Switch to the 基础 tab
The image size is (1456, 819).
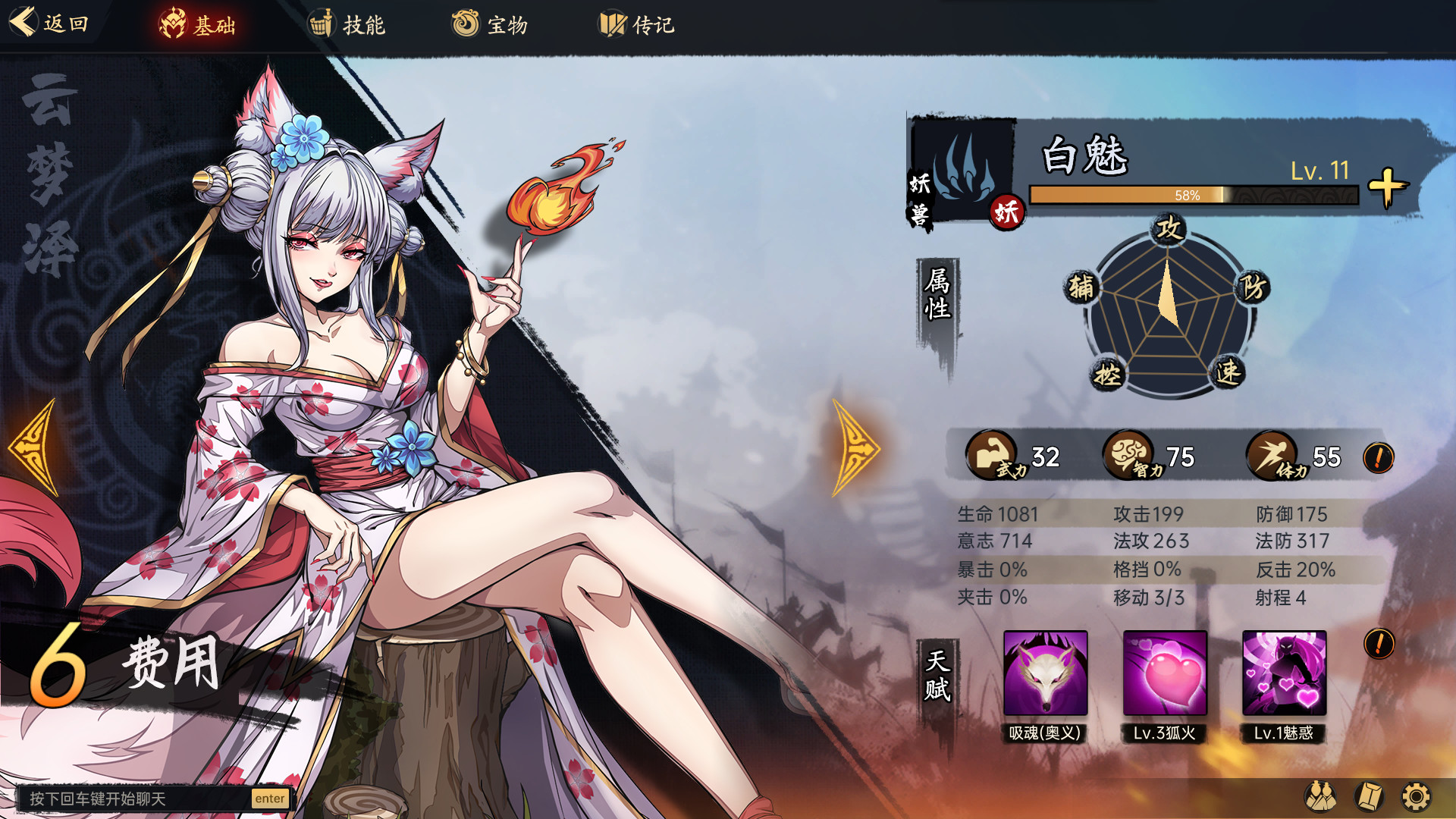(197, 25)
